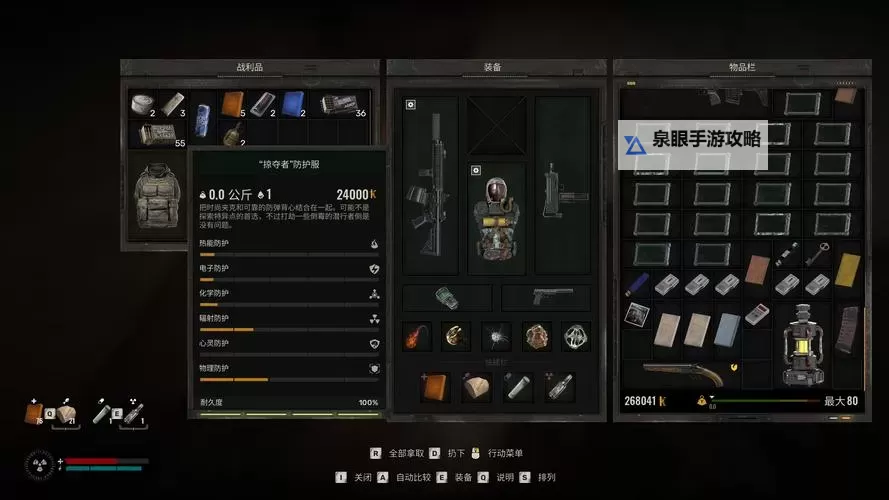
Task: Take the orange bandage pack from loot
Action: click(x=233, y=104)
